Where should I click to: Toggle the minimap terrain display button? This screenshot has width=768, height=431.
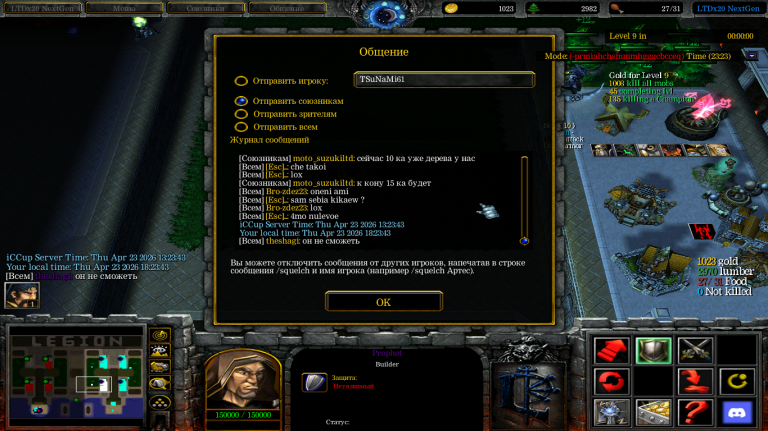[159, 351]
